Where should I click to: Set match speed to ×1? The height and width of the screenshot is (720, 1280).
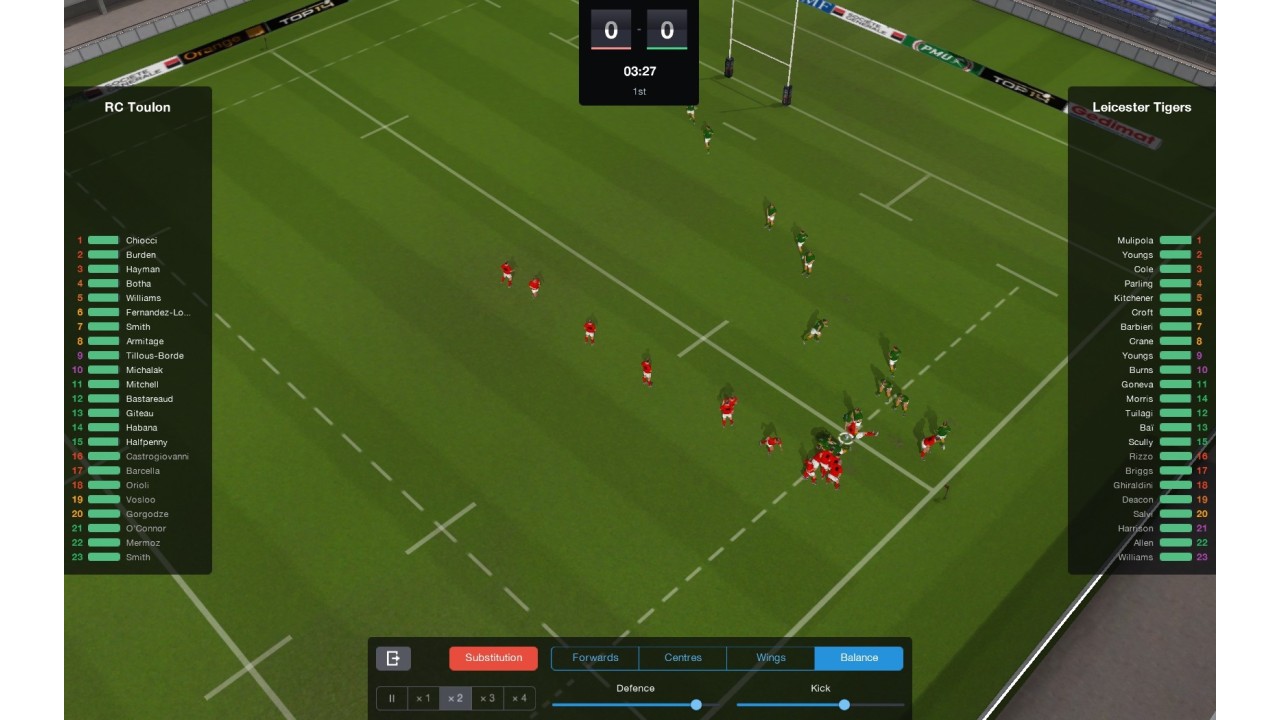[423, 699]
